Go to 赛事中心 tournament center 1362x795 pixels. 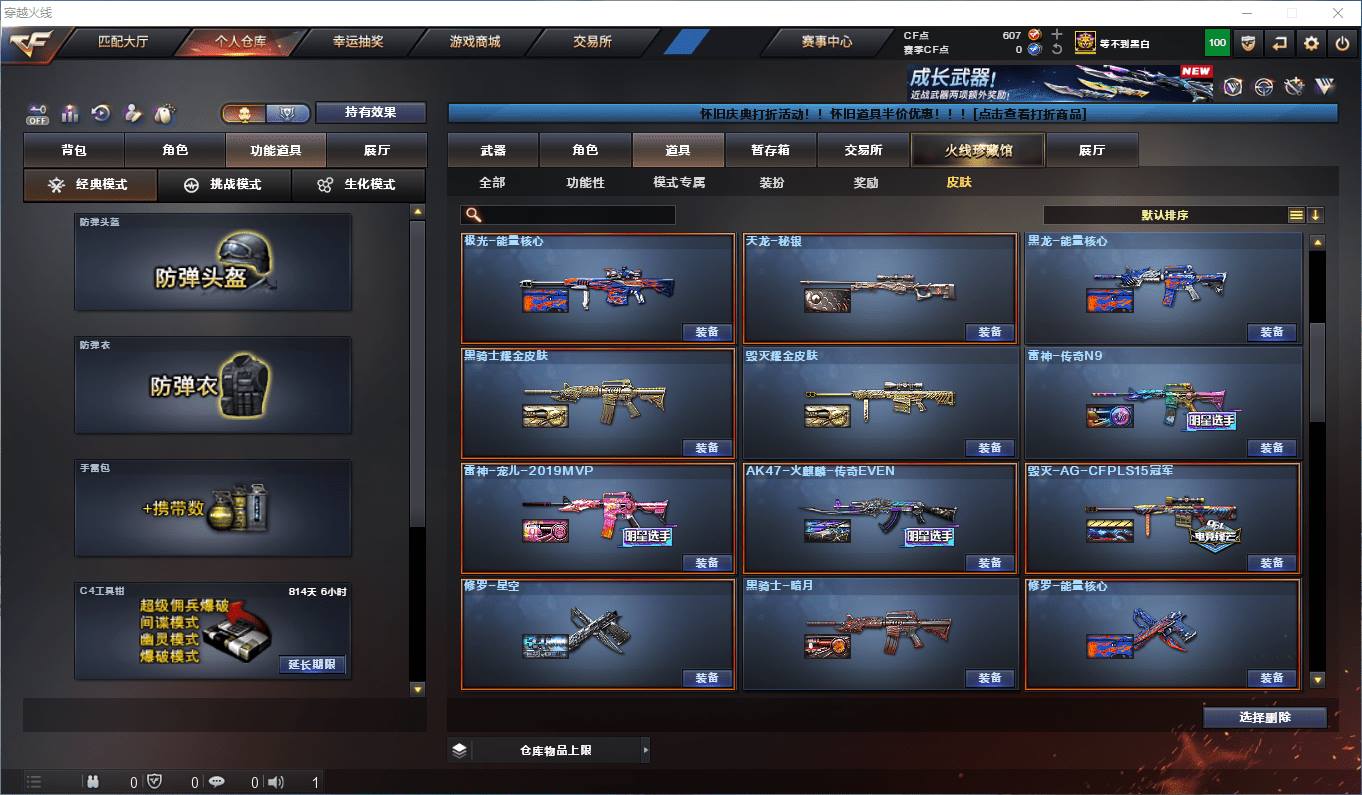tap(826, 42)
